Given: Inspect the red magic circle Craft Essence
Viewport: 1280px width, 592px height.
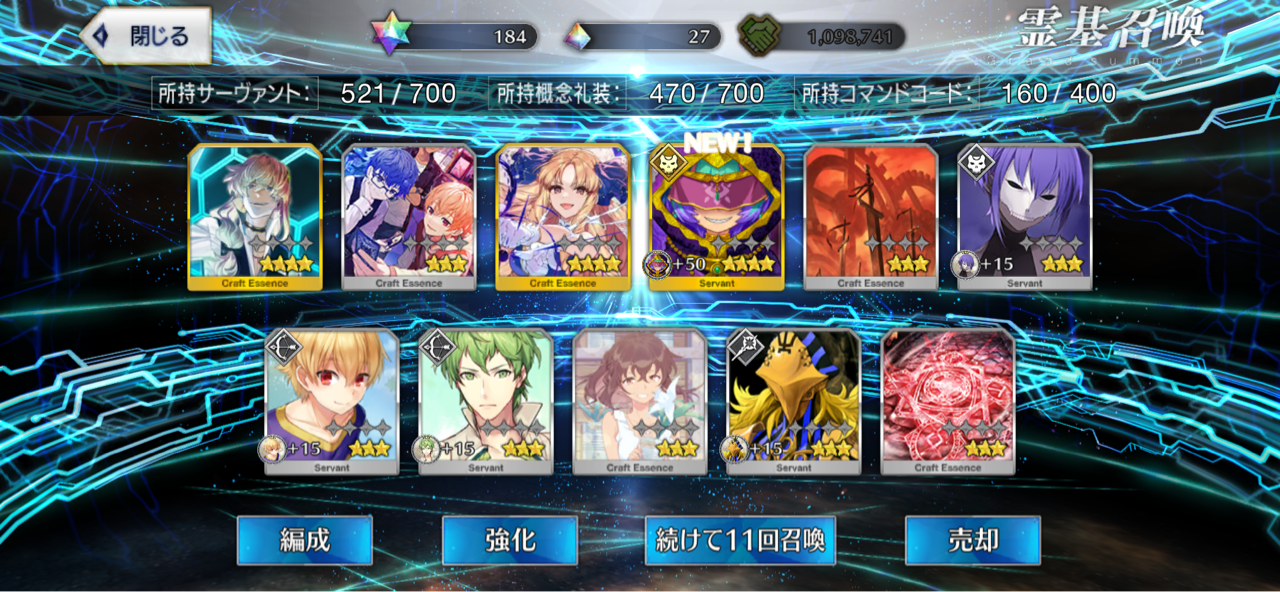Looking at the screenshot, I should click(x=948, y=401).
